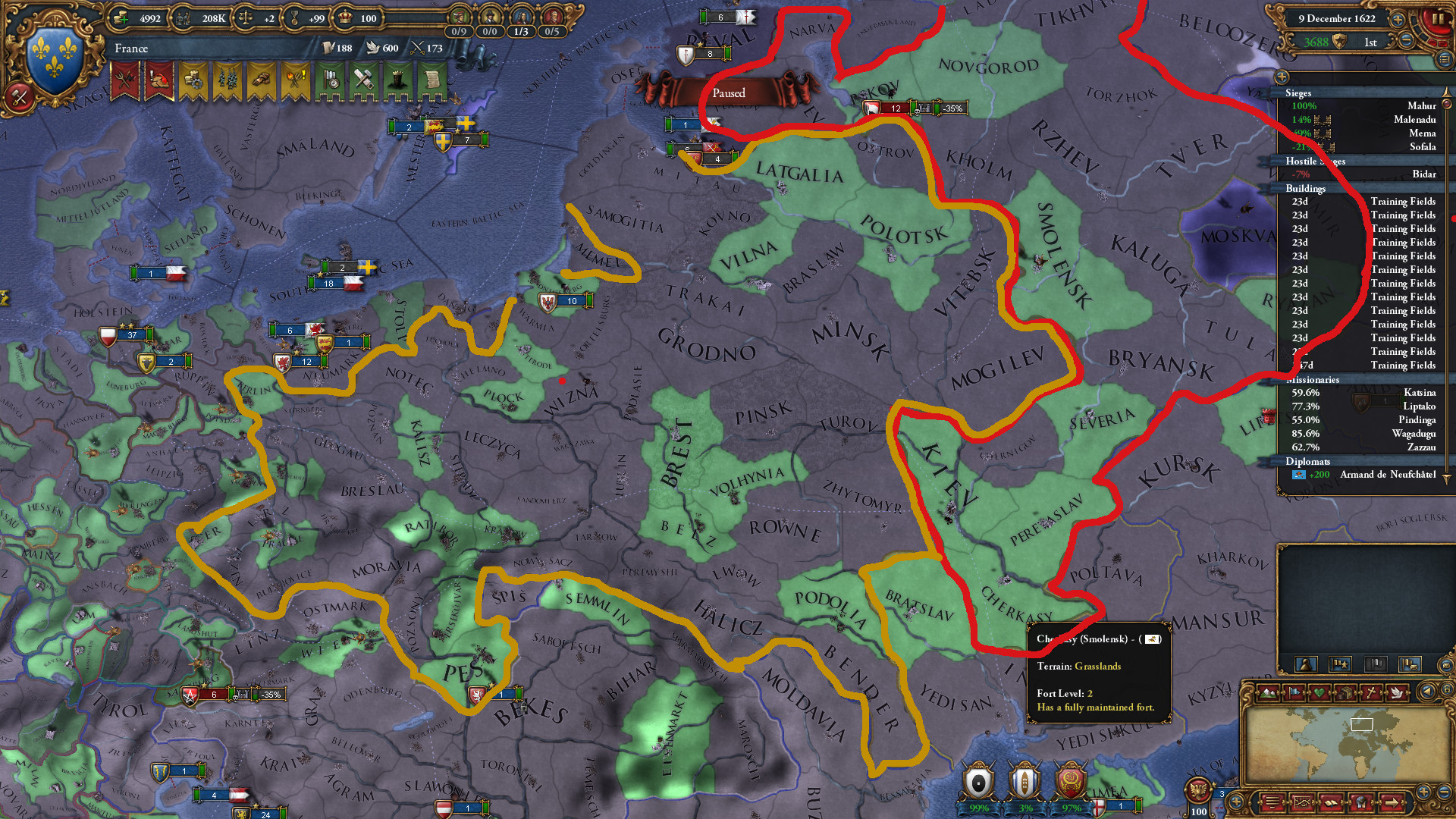Click the Buildings section header
Viewport: 1456px width, 819px height.
[x=1307, y=188]
